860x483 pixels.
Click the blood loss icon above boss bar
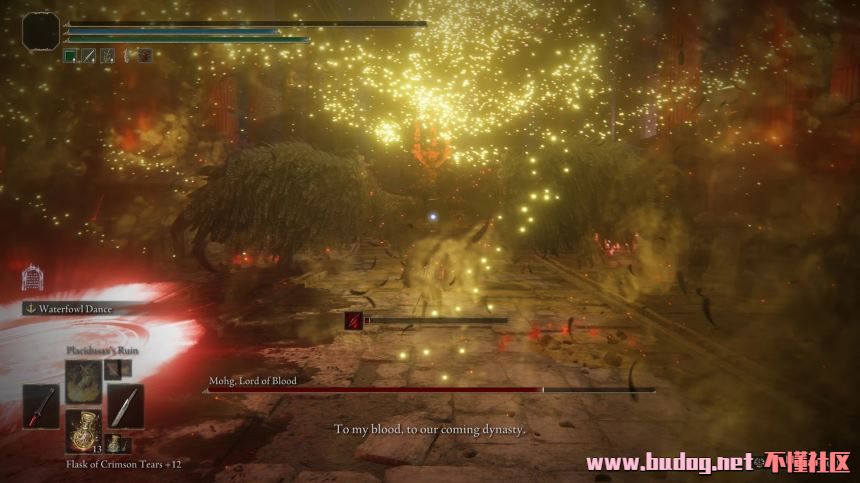353,320
